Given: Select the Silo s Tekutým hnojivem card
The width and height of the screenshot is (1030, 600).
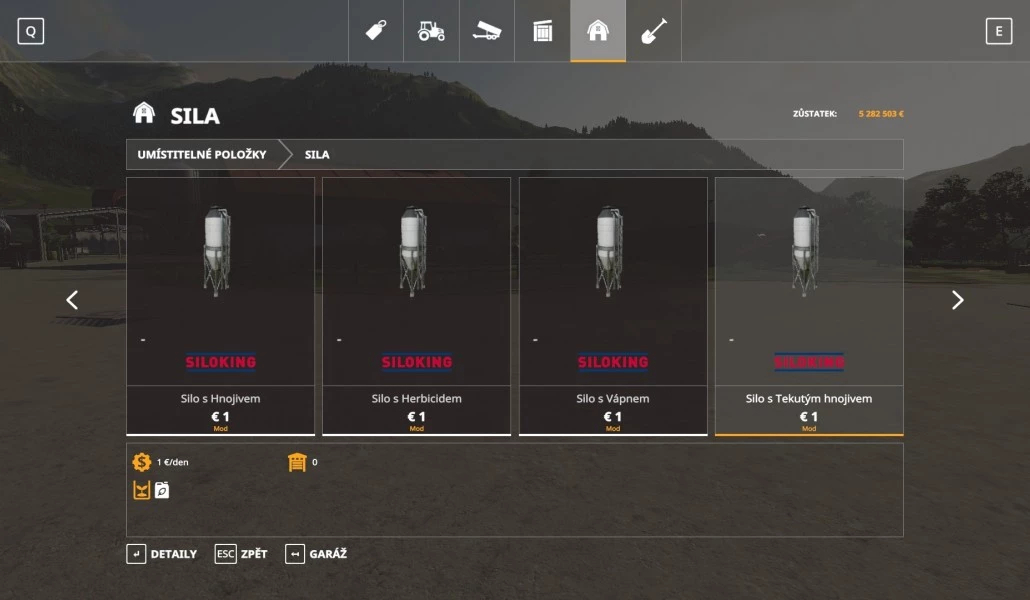Looking at the screenshot, I should coord(808,306).
